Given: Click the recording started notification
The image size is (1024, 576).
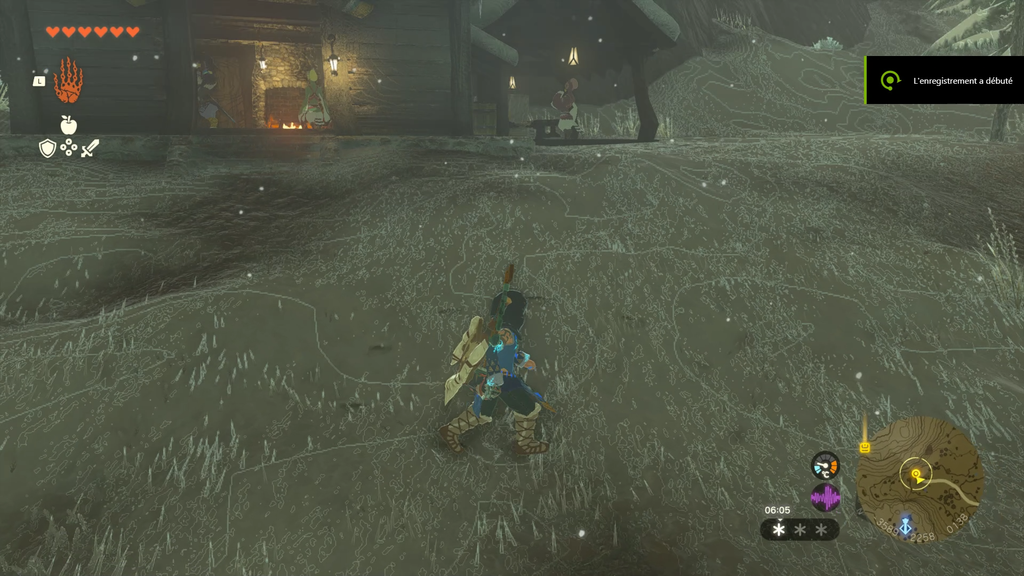Looking at the screenshot, I should 944,80.
